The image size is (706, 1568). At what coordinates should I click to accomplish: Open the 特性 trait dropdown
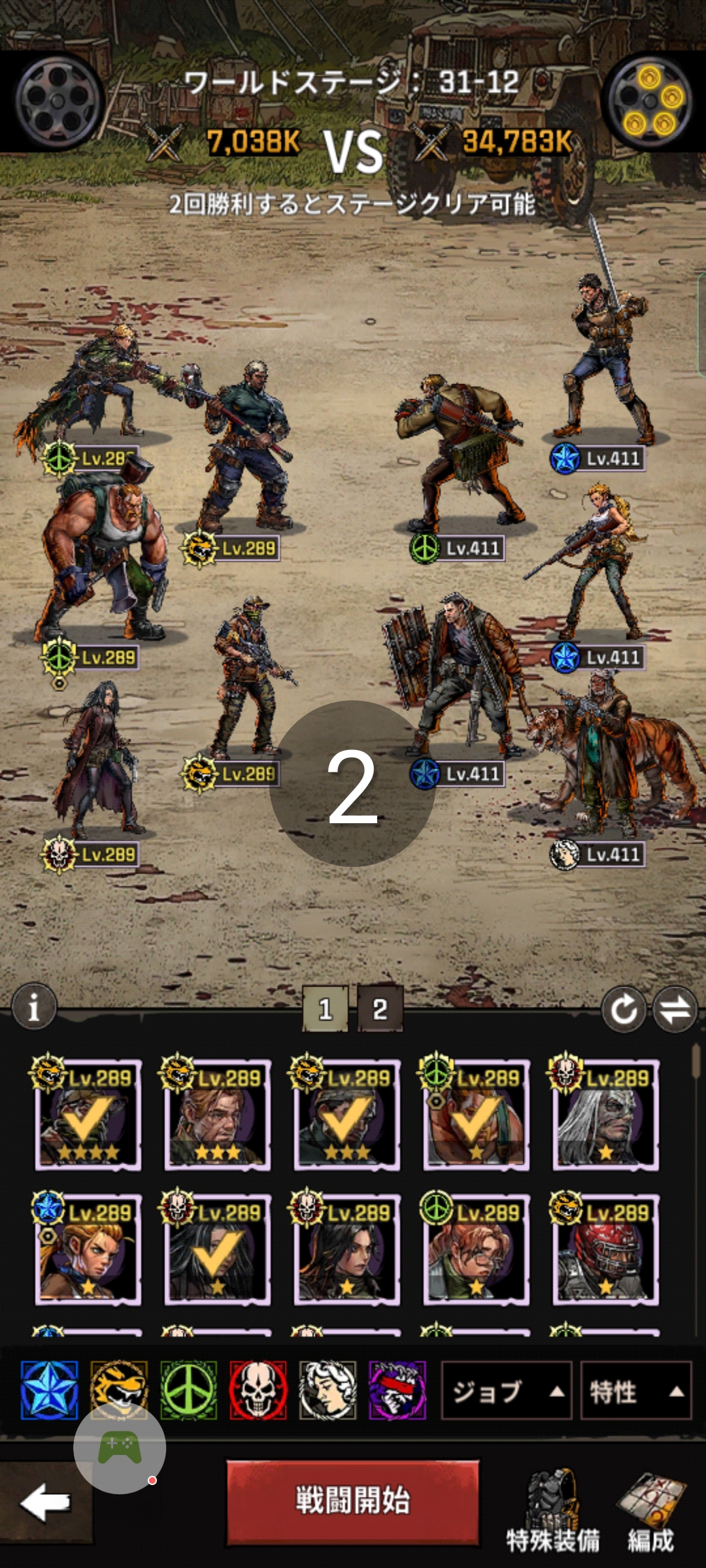pyautogui.click(x=635, y=1391)
